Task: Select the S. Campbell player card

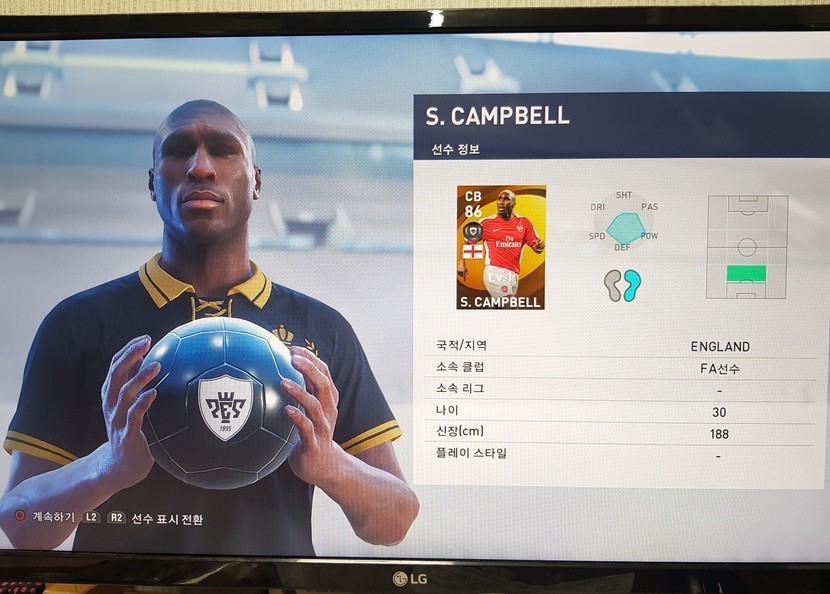Action: pyautogui.click(x=500, y=247)
